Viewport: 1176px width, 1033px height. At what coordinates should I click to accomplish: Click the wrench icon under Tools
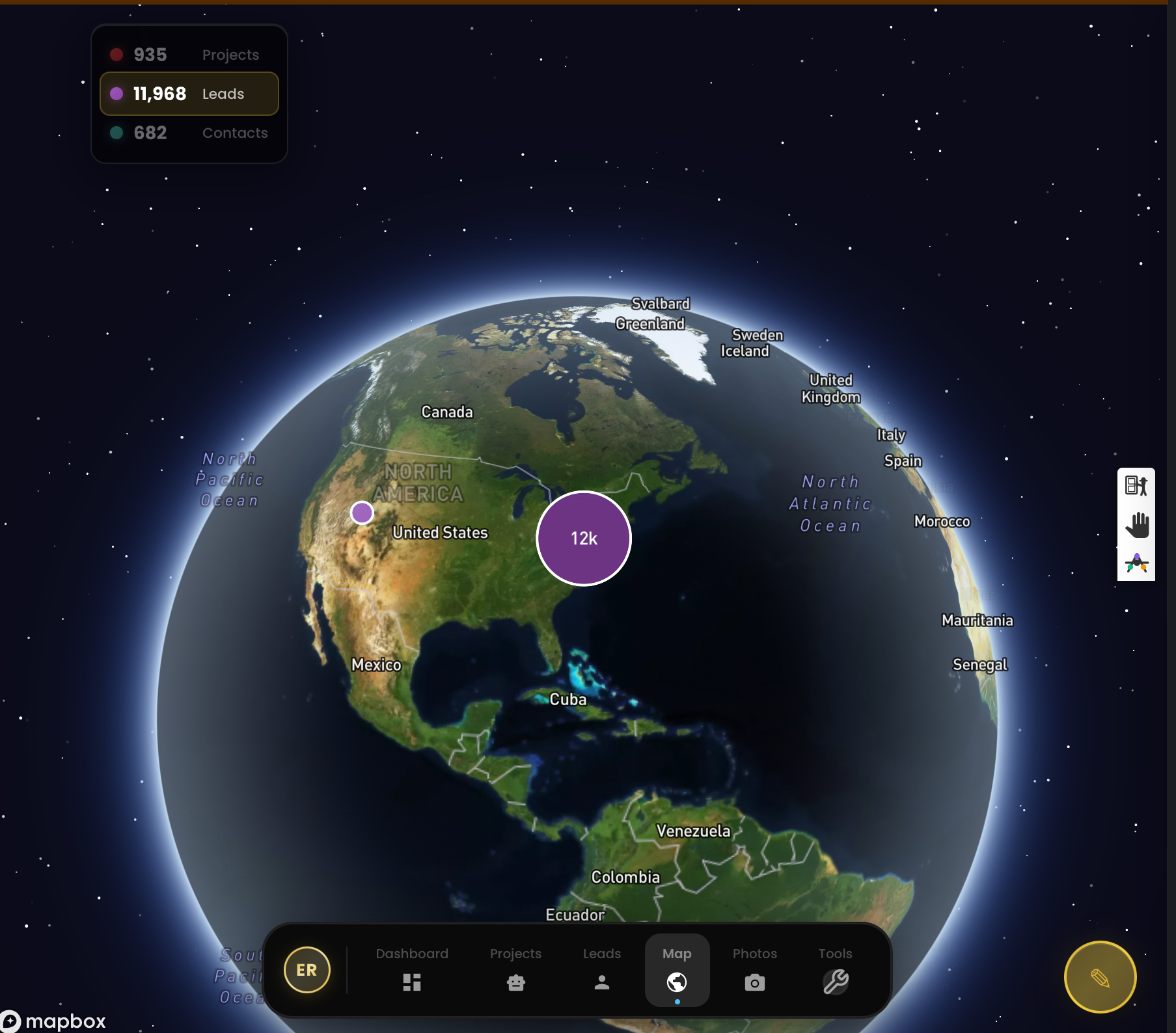[837, 982]
